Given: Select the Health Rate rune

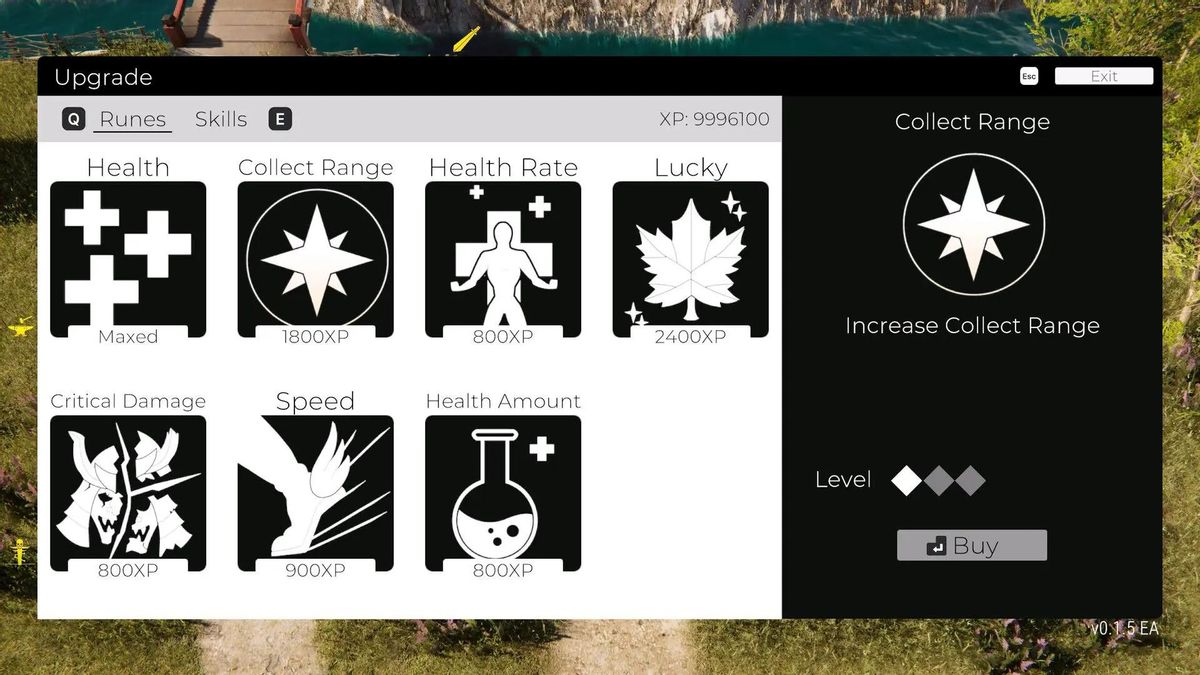Looking at the screenshot, I should pyautogui.click(x=503, y=259).
